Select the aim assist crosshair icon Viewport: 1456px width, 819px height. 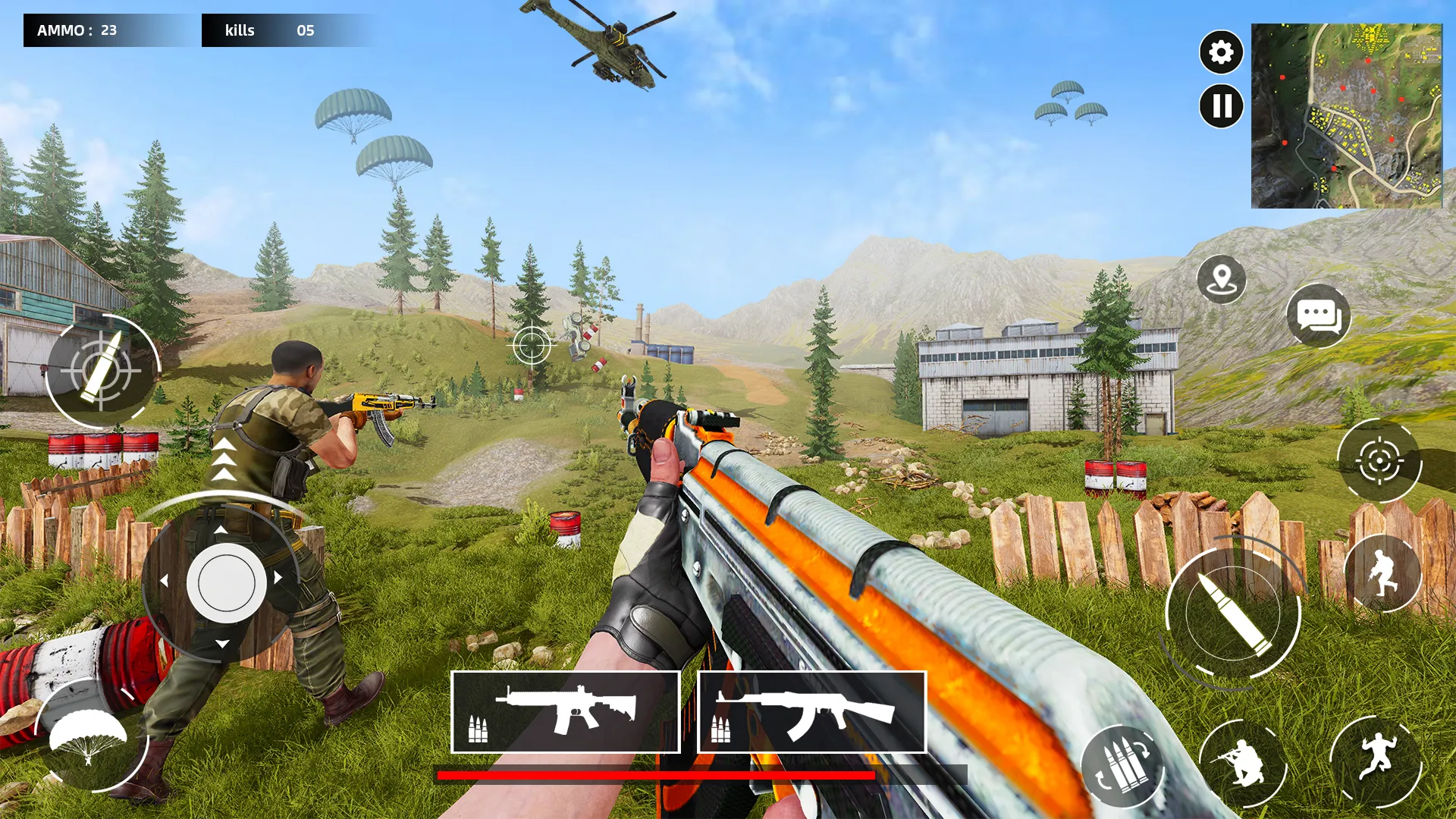click(x=1380, y=459)
